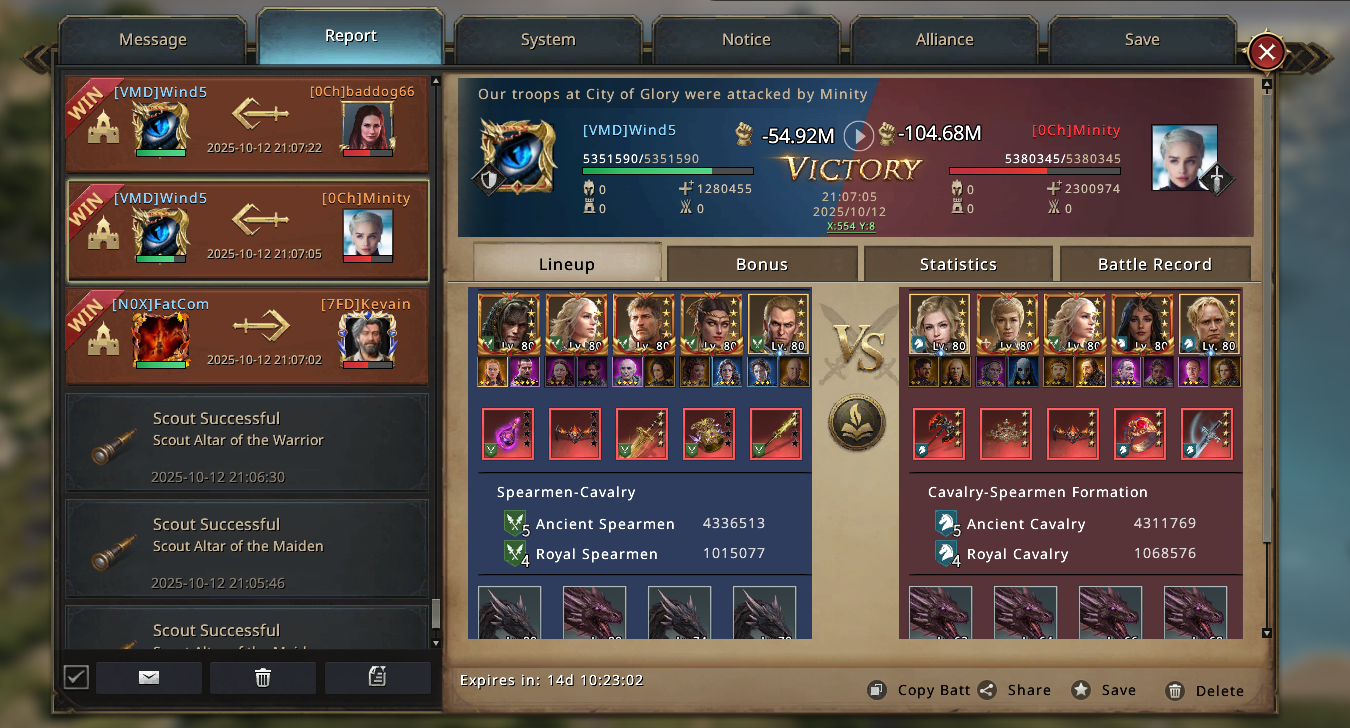Open the Save tab at top
Screen dimensions: 1350x728
(x=1141, y=40)
